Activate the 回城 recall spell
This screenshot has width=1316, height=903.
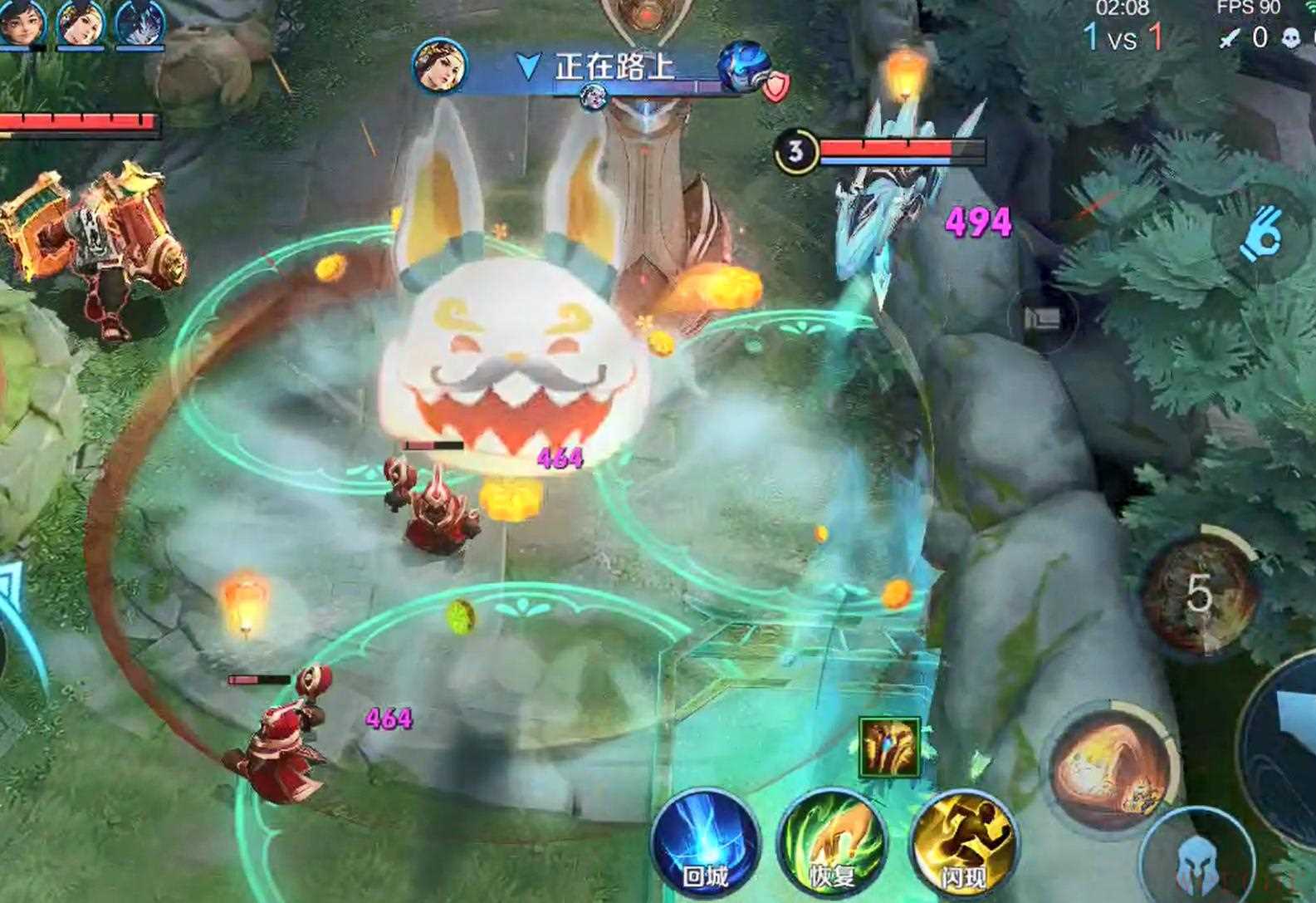click(705, 845)
